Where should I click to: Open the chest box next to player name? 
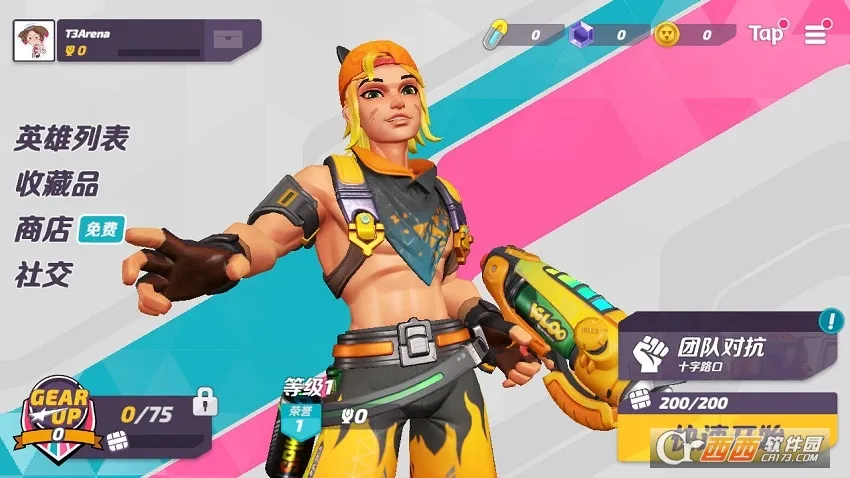click(226, 41)
